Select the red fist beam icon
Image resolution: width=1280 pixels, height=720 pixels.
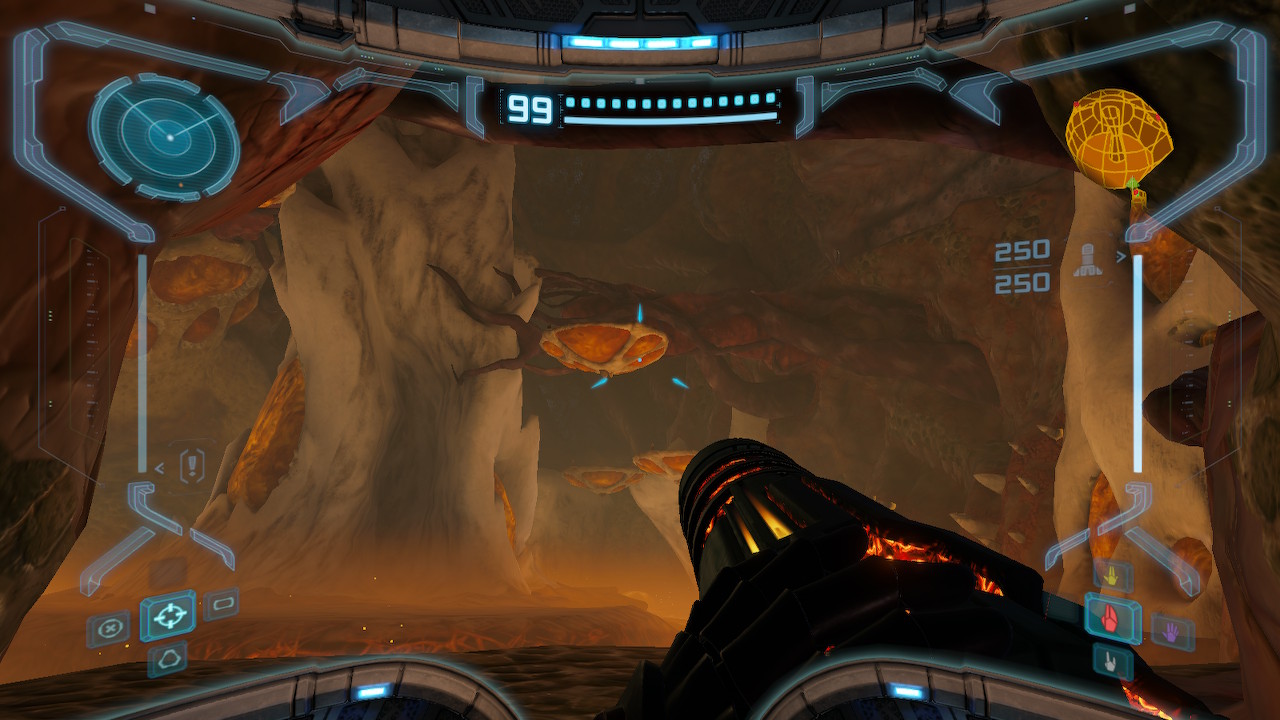click(1112, 618)
